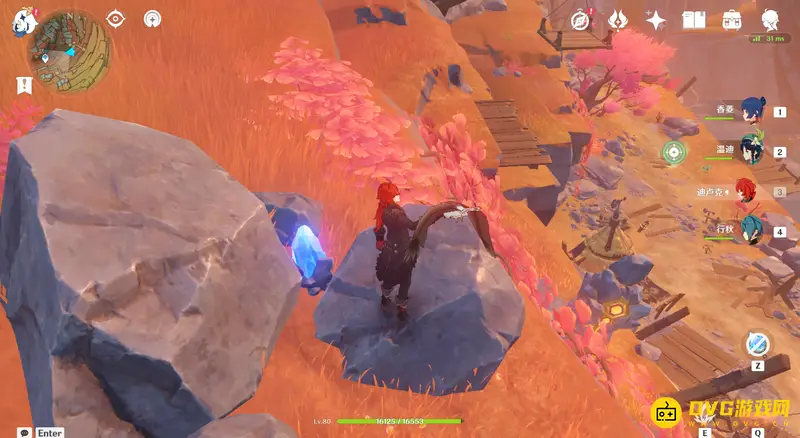Open the Battle Pass wings icon
The image size is (800, 438).
[x=618, y=20]
